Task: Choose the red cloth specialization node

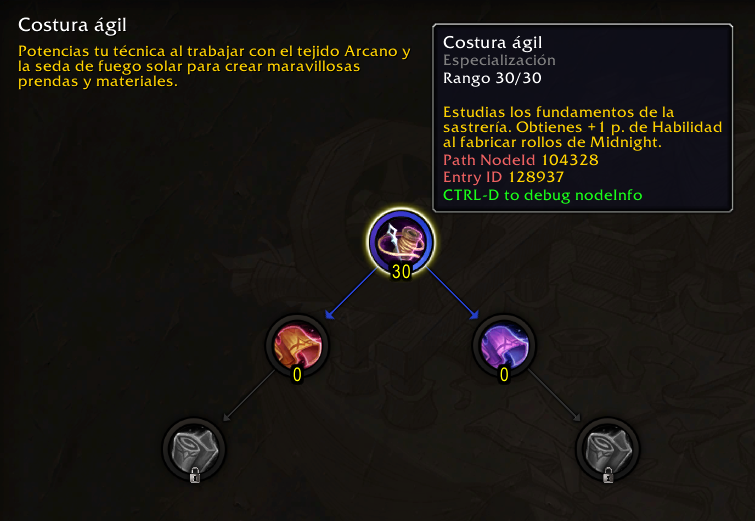Action: coord(297,347)
